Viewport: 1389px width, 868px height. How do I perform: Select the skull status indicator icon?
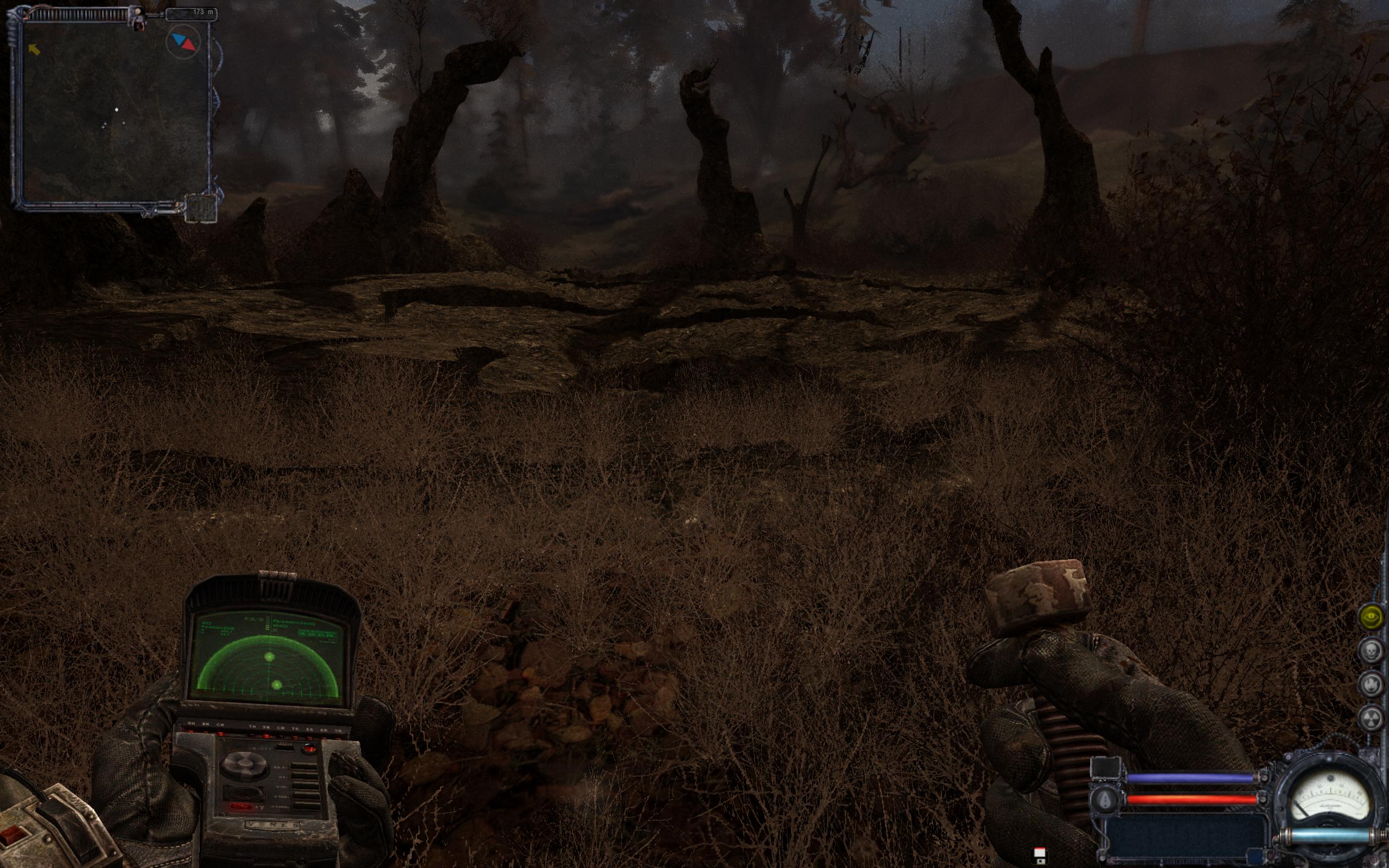coord(1371,651)
